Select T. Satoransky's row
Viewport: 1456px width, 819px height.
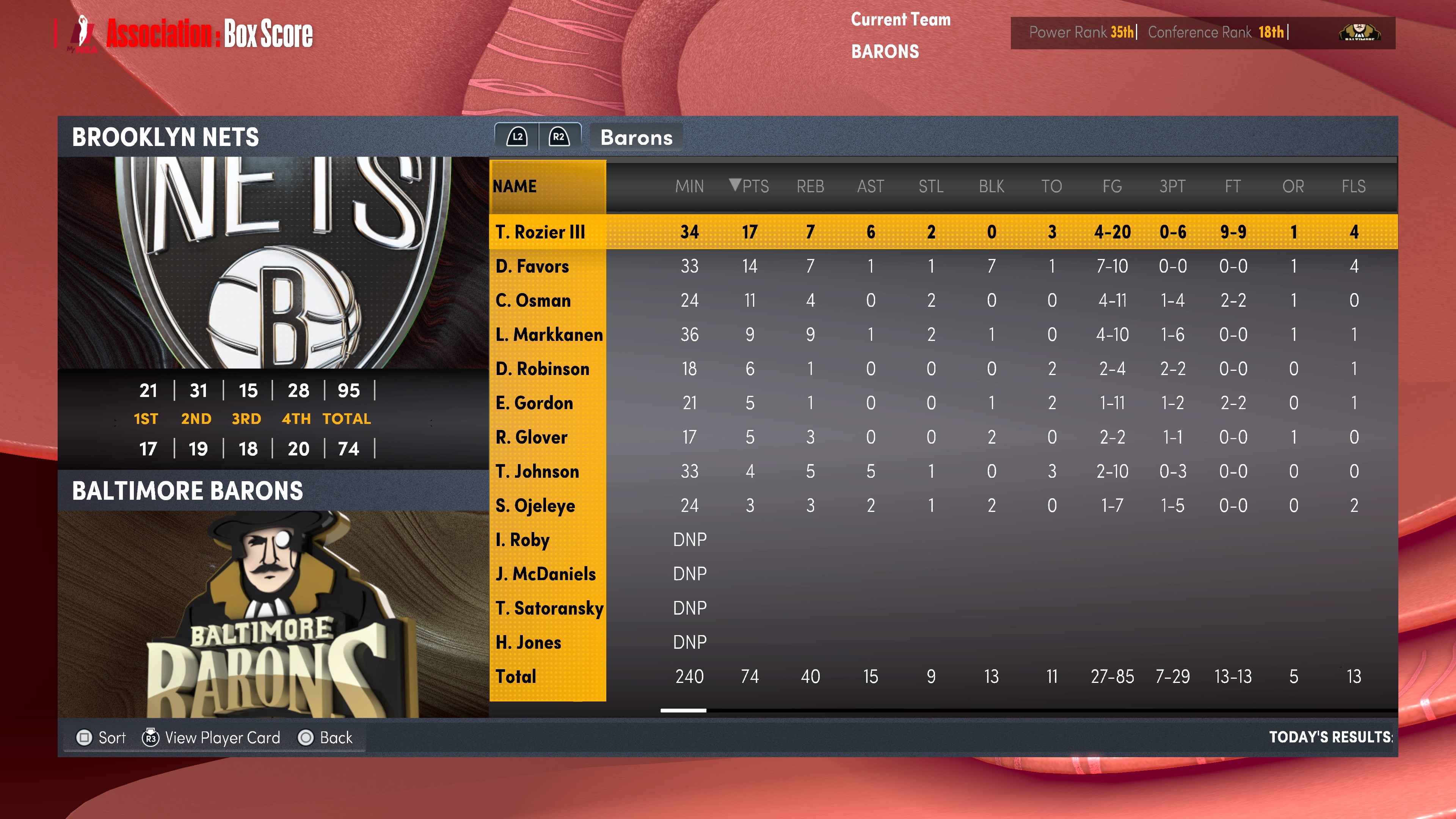pyautogui.click(x=549, y=608)
